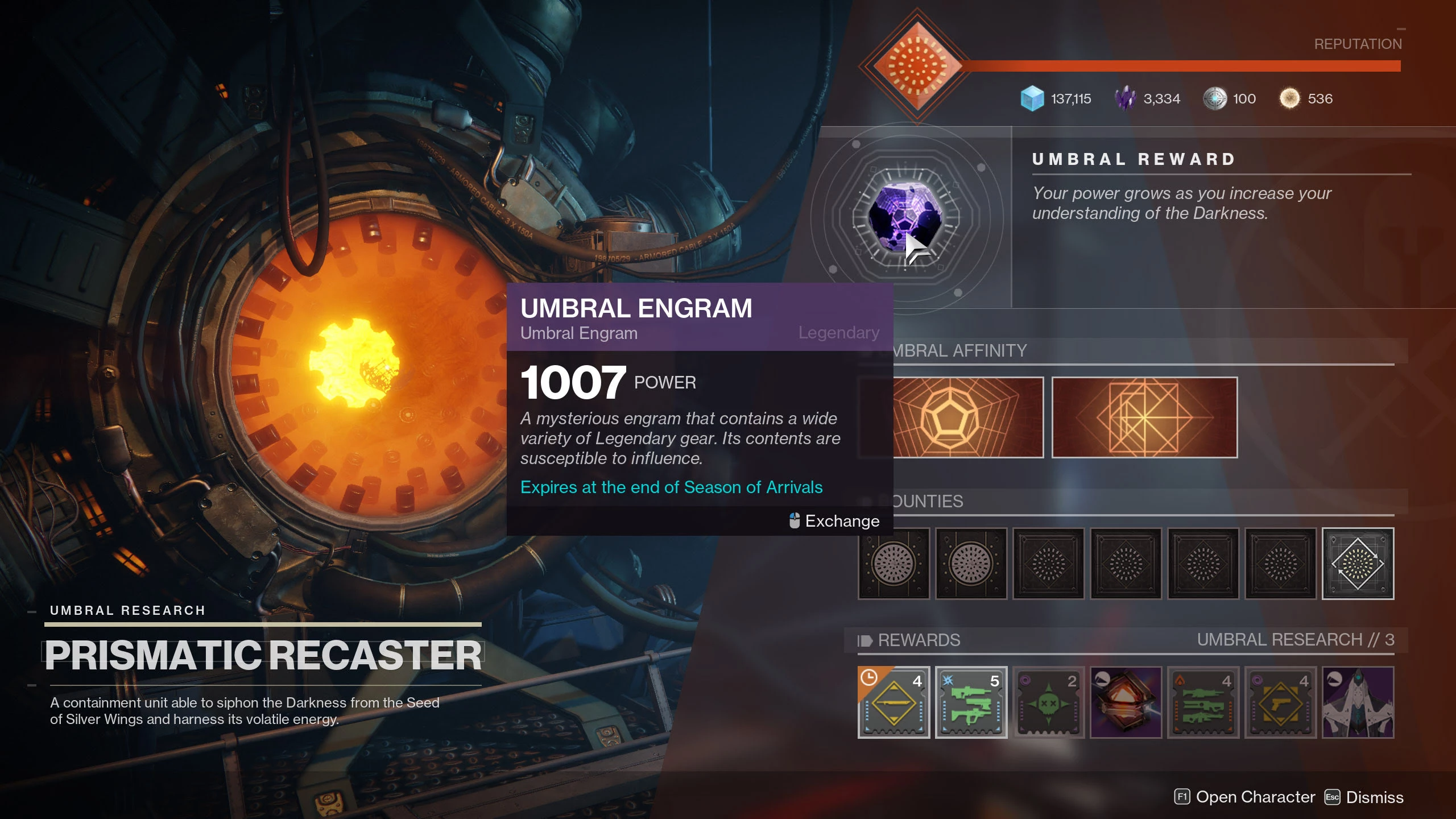Dismiss the Prismatic Recaster screen
The image size is (1456, 819).
pos(1364,797)
